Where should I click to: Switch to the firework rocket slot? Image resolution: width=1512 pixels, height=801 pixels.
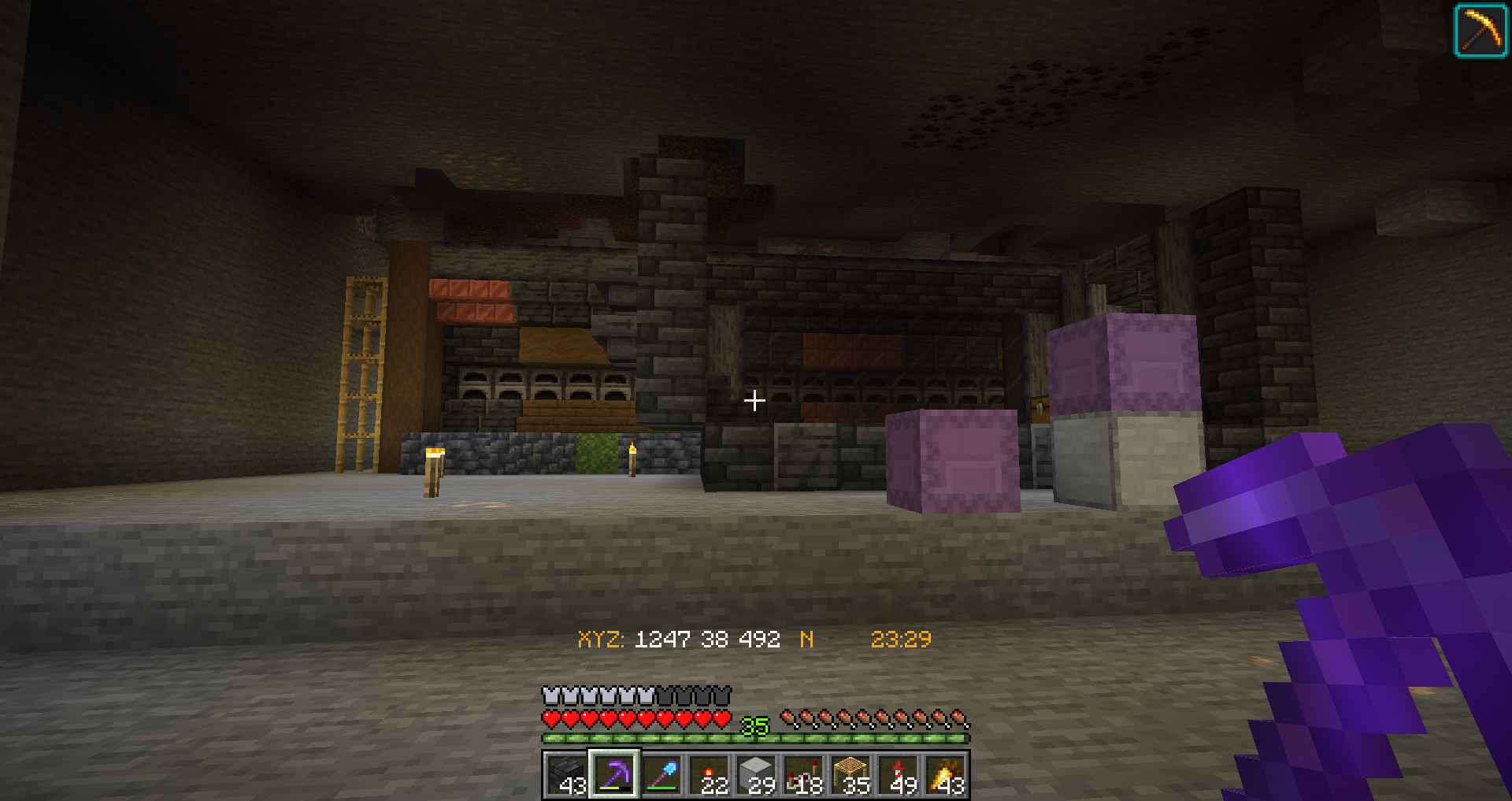pos(898,774)
